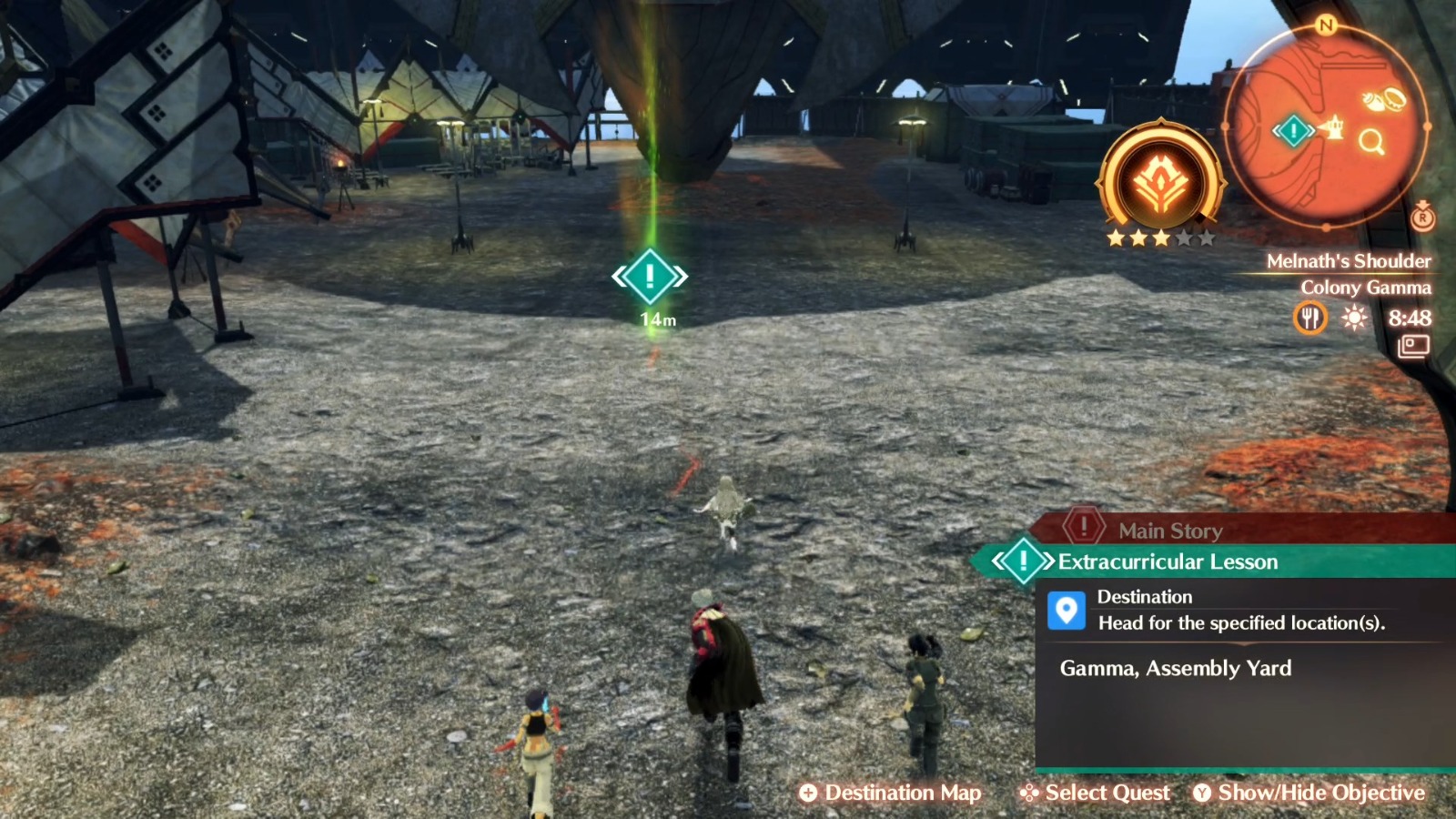Expand the right chevron beside Extracurricular Lesson
1456x819 pixels.
[1048, 561]
